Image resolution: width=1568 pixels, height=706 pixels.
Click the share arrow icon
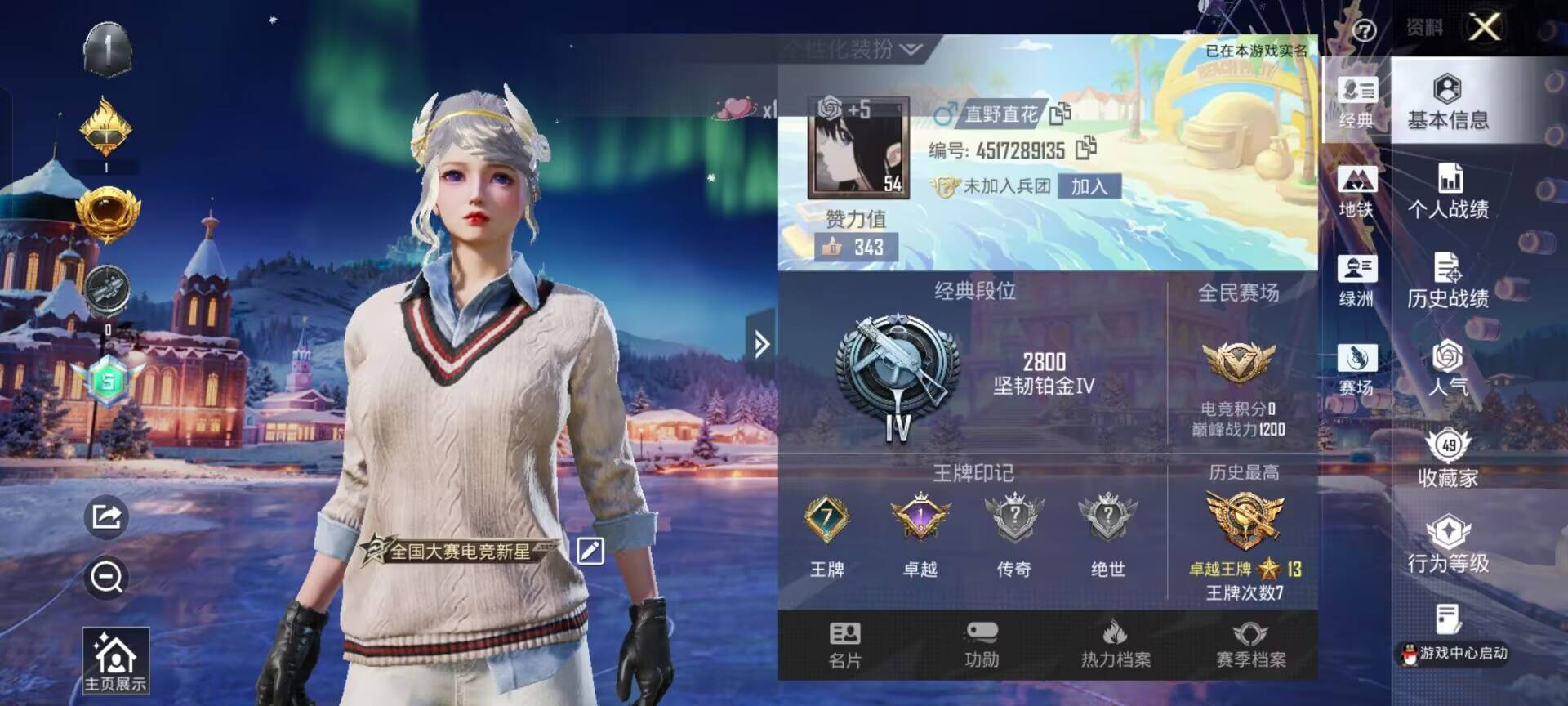pyautogui.click(x=106, y=516)
